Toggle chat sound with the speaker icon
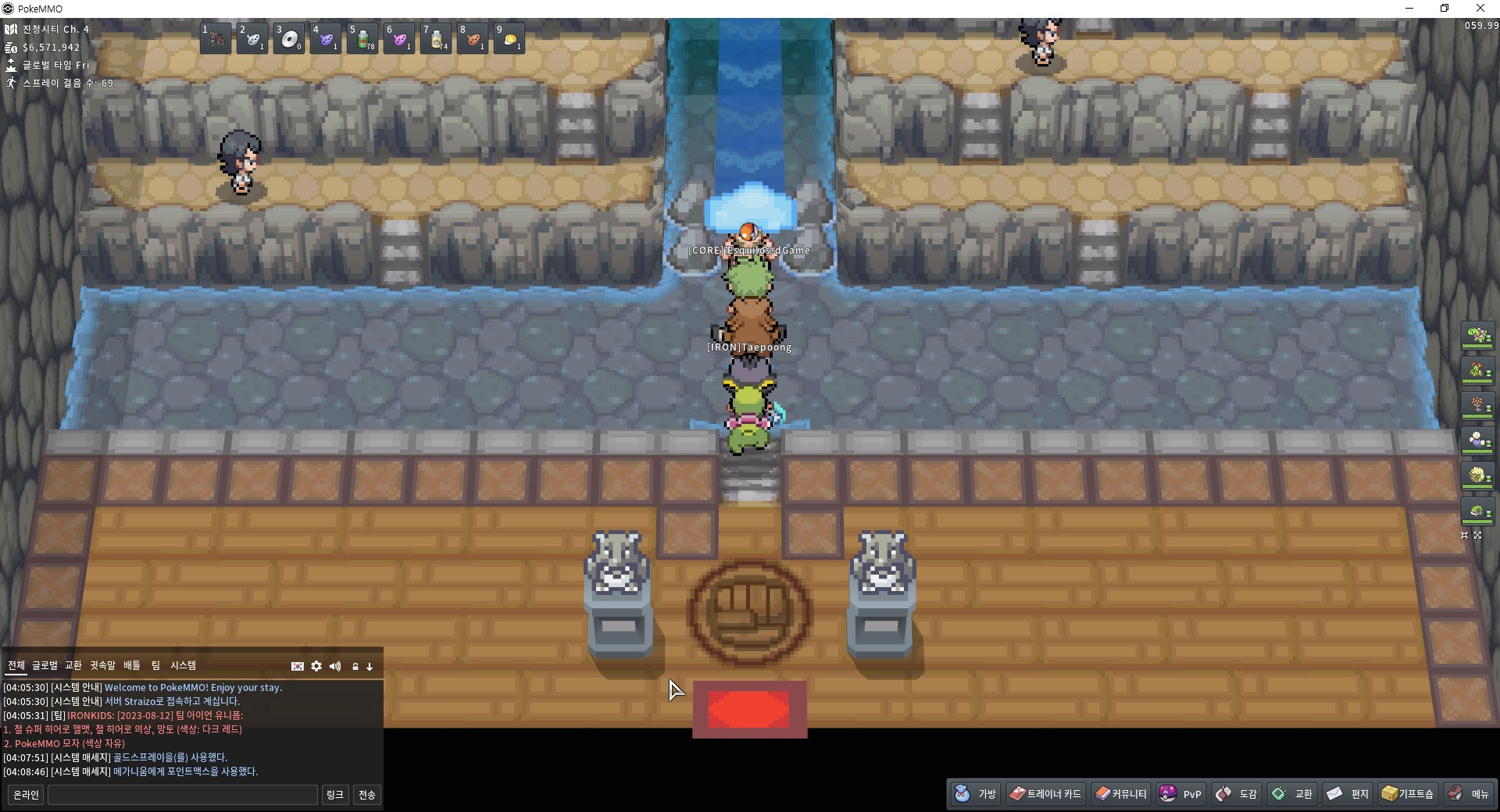This screenshot has height=812, width=1500. click(x=335, y=666)
